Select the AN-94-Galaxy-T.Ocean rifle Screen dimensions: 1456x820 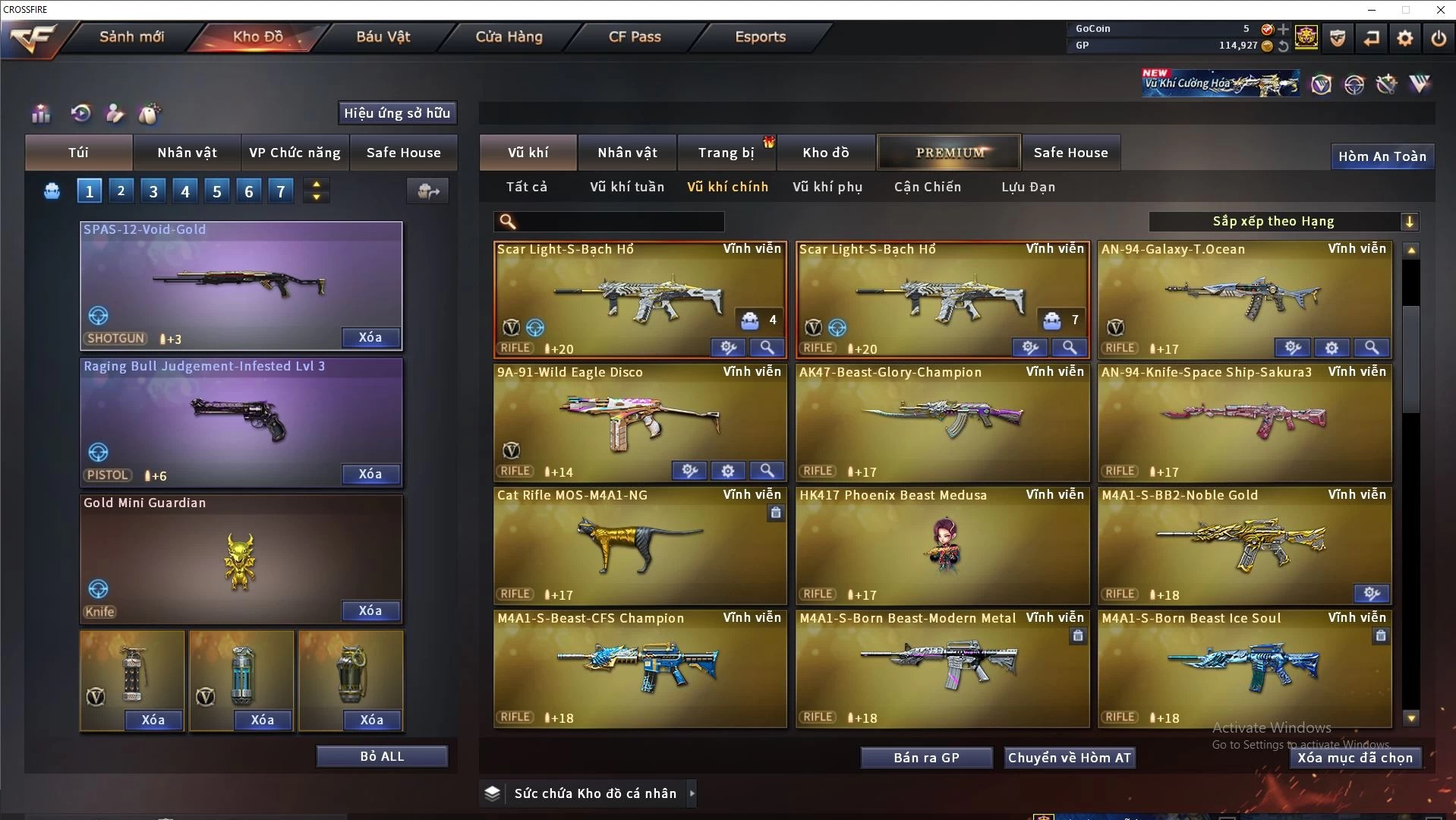(x=1245, y=296)
